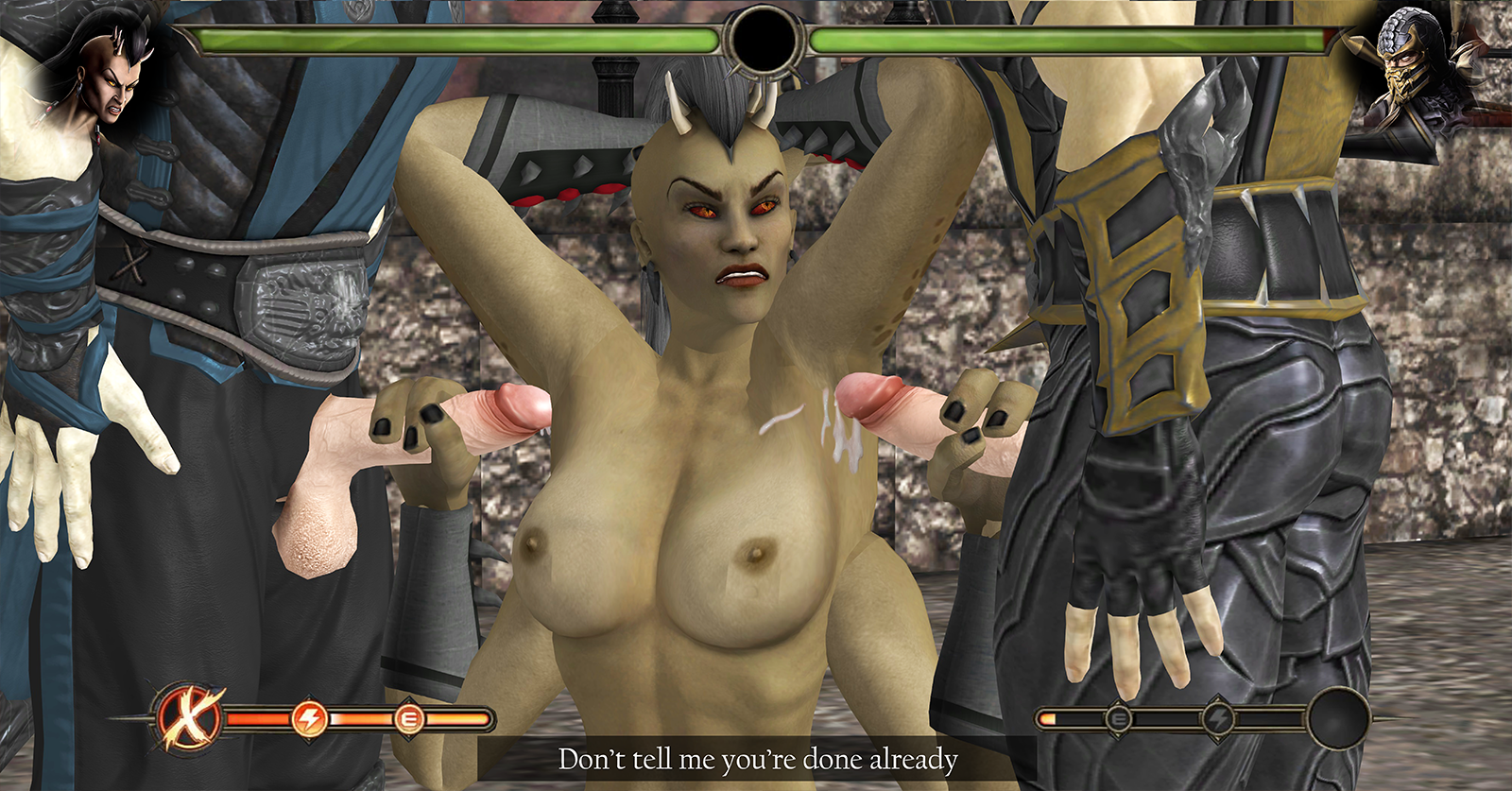This screenshot has width=1512, height=791.
Task: Click the lit E enhance meter marker
Action: (408, 720)
